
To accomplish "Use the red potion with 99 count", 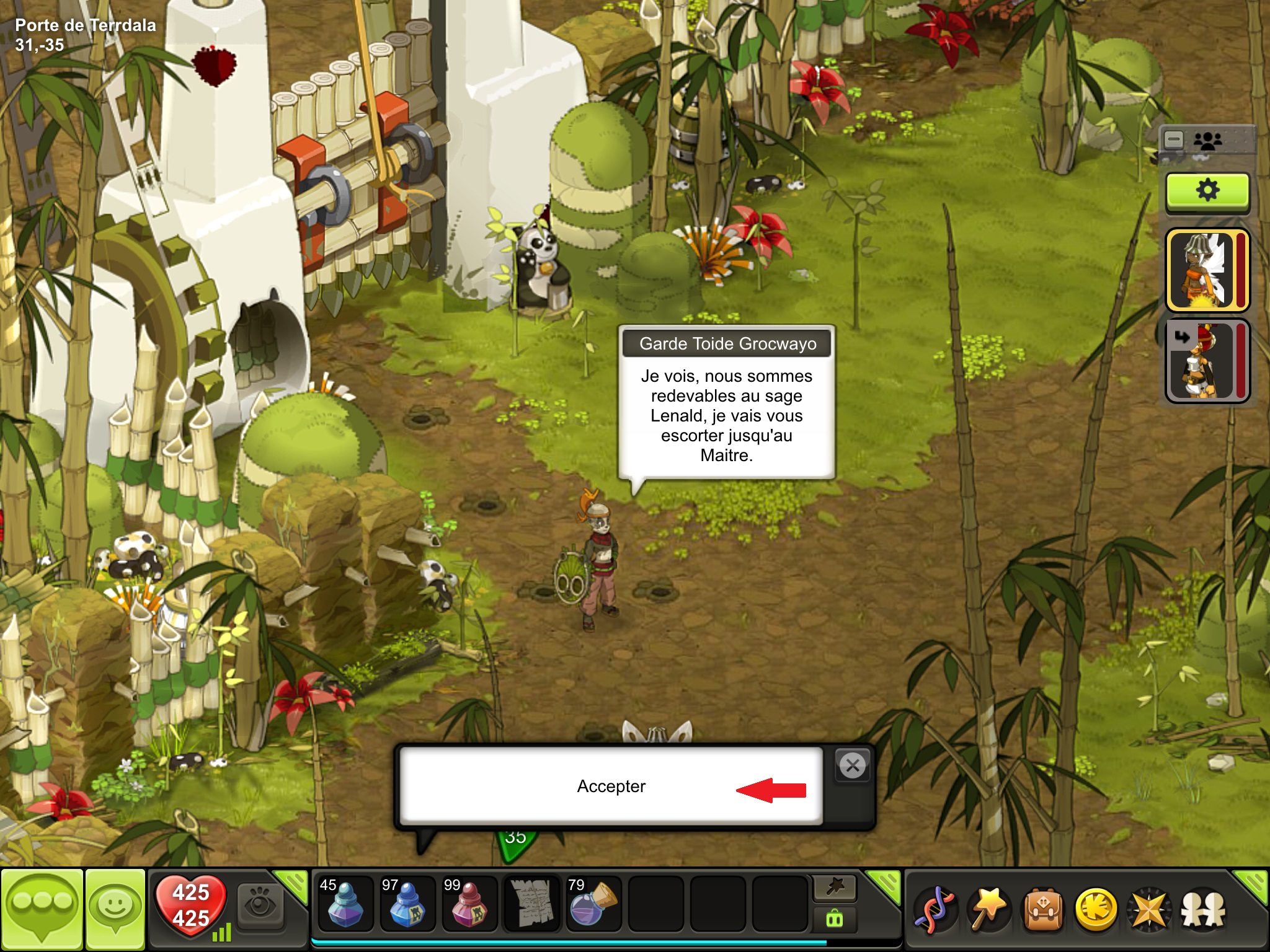I will point(469,904).
